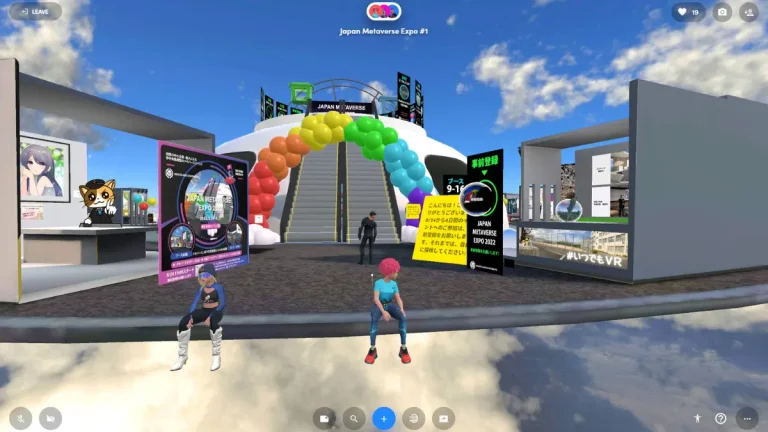768x432 pixels.
Task: Open the camera screenshot tool
Action: [722, 12]
